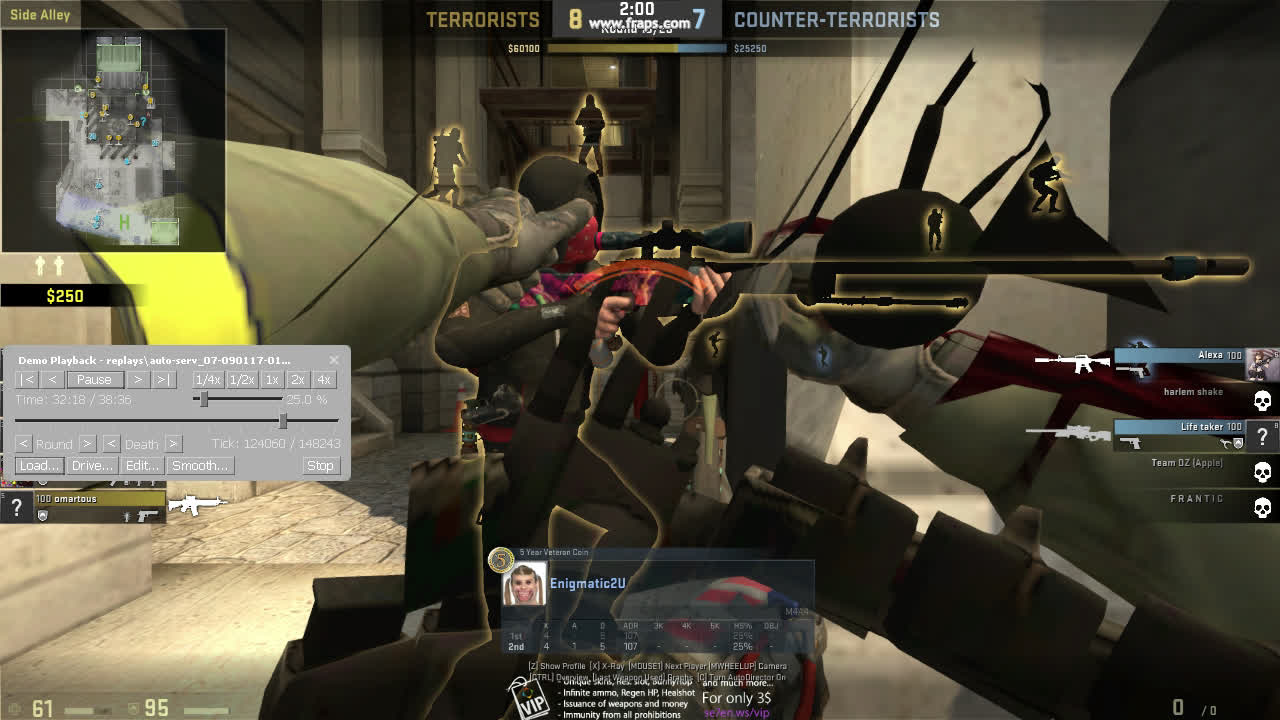1280x720 pixels.
Task: Close the Demo Playback window
Action: (x=334, y=360)
